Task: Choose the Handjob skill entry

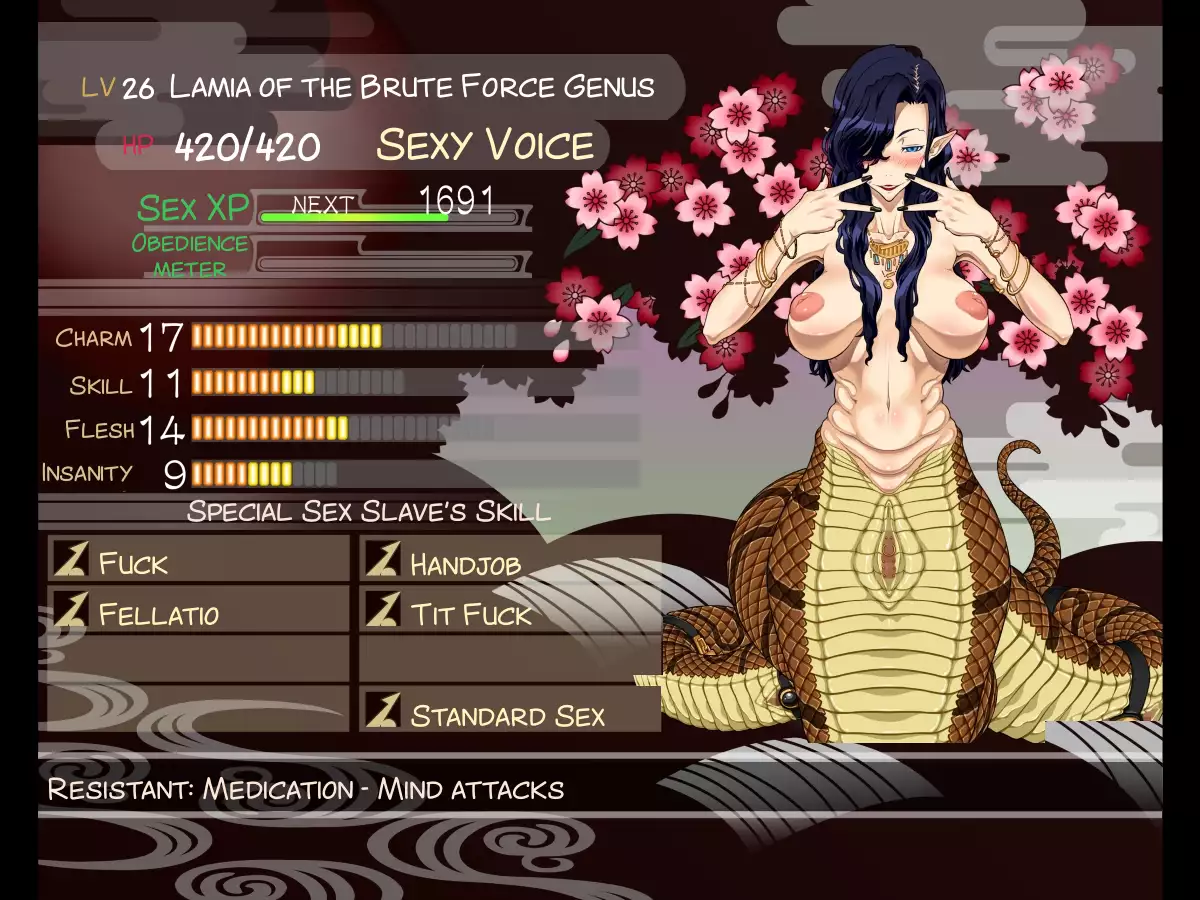Action: pos(510,561)
